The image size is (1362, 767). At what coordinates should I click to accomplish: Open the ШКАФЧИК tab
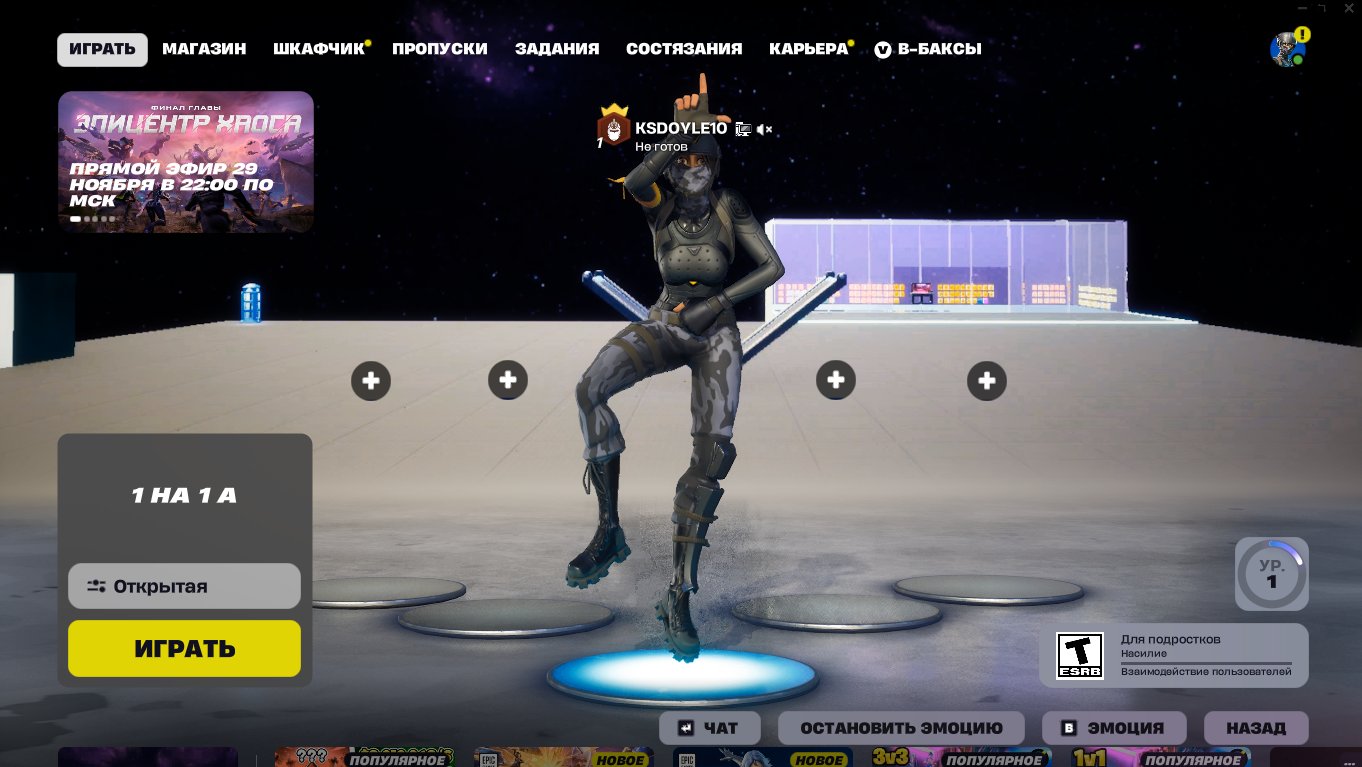pyautogui.click(x=317, y=48)
